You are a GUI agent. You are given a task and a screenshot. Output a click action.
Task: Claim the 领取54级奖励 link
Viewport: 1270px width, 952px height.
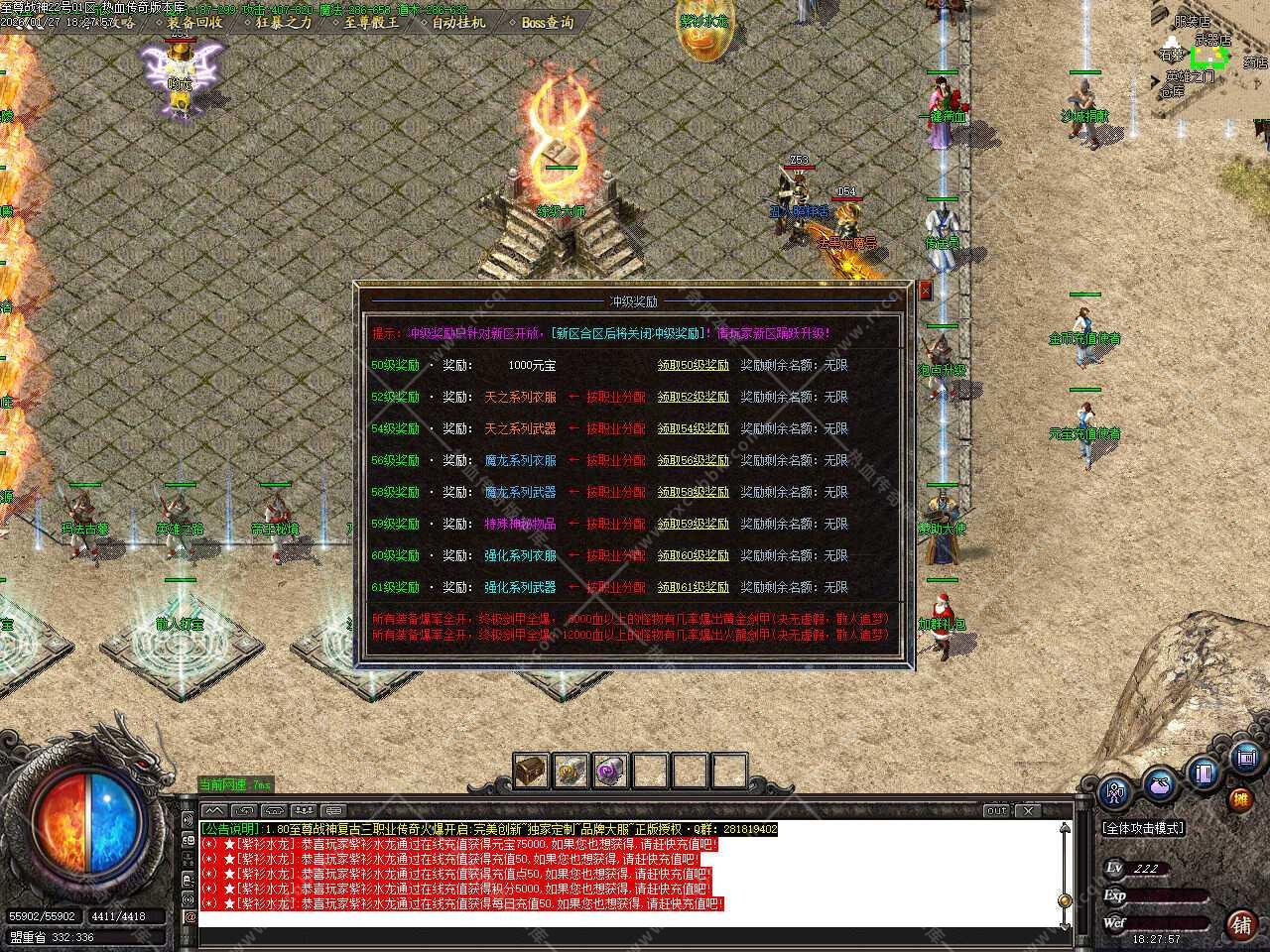693,428
